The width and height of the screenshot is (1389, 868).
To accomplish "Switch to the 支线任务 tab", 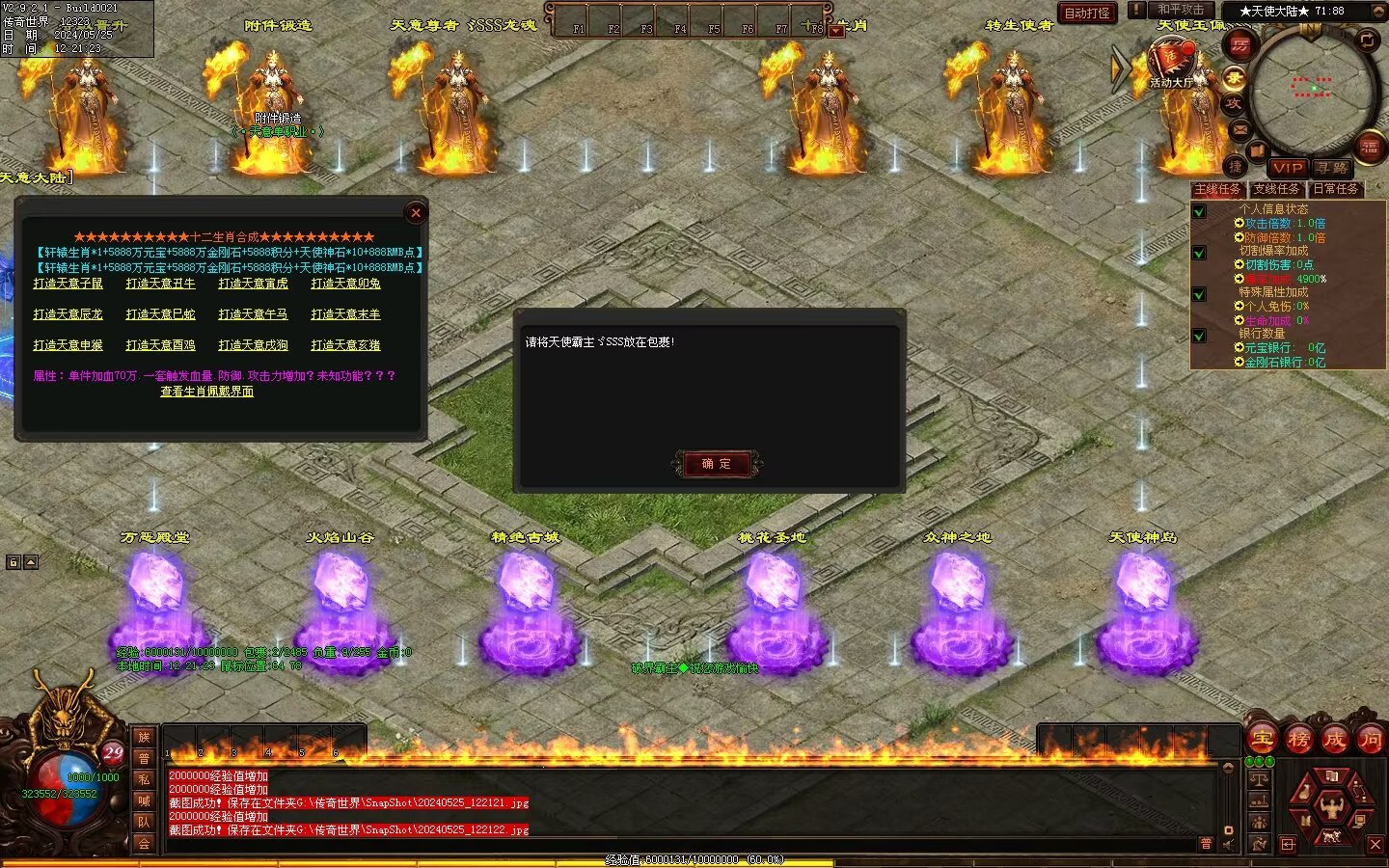I will tap(1276, 189).
